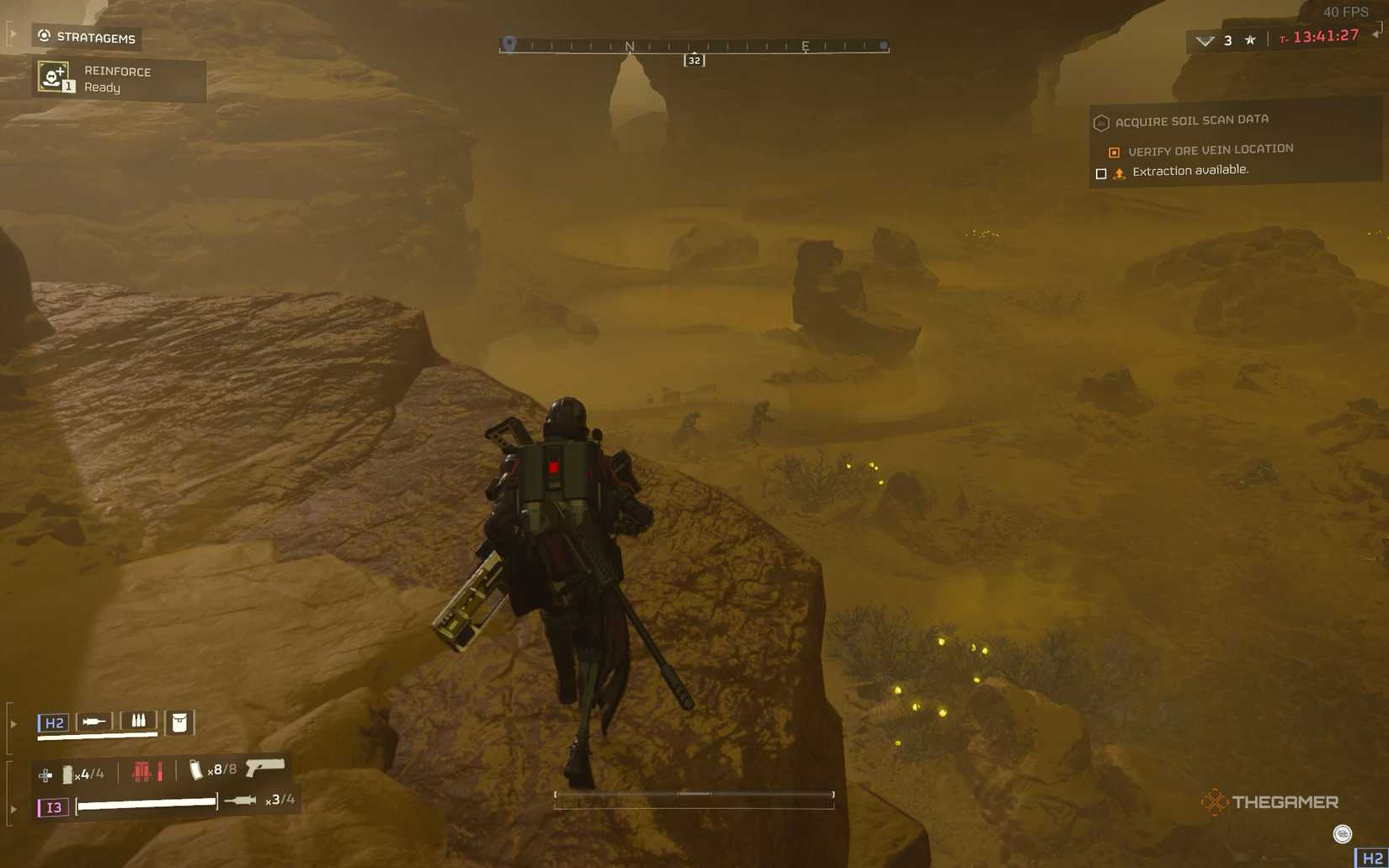Select the H2 weapon slot tab
Viewport: 1389px width, 868px height.
56,721
